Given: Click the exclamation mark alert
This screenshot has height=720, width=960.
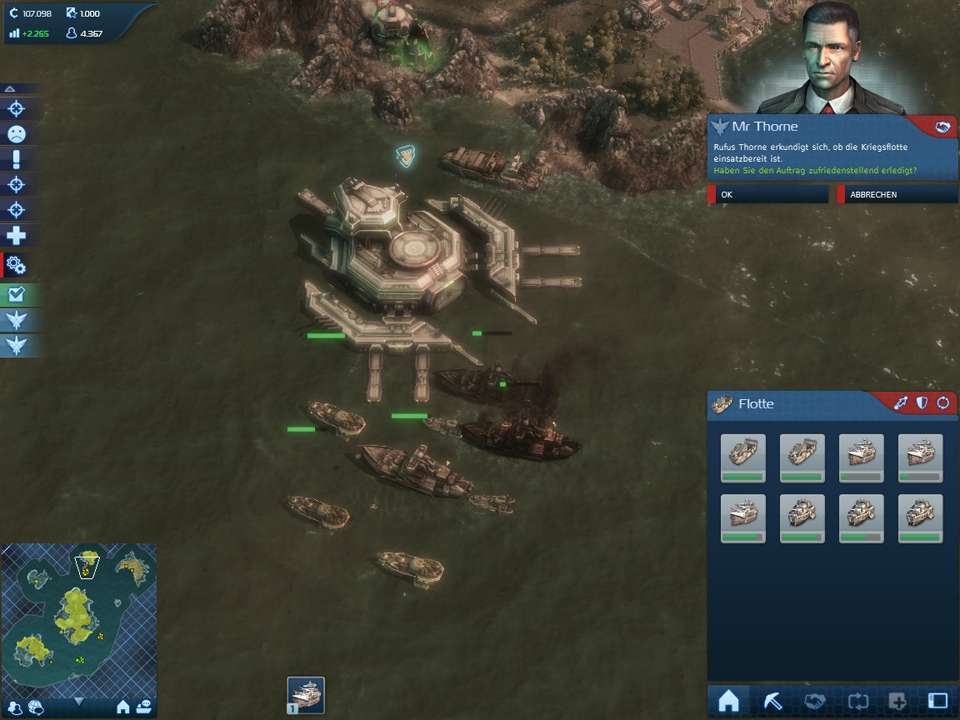Looking at the screenshot, I should point(17,160).
